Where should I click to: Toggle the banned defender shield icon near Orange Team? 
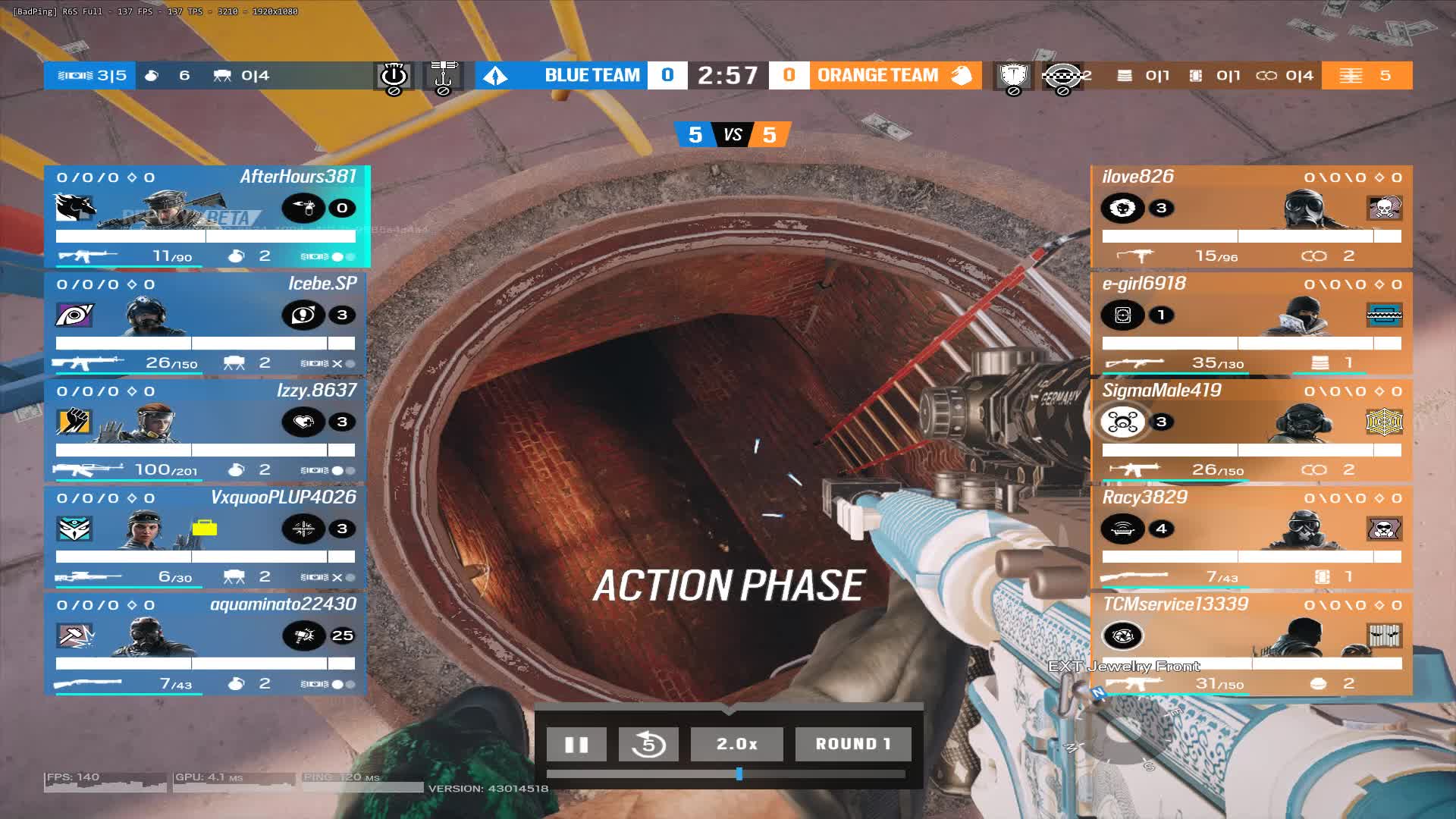click(1012, 76)
